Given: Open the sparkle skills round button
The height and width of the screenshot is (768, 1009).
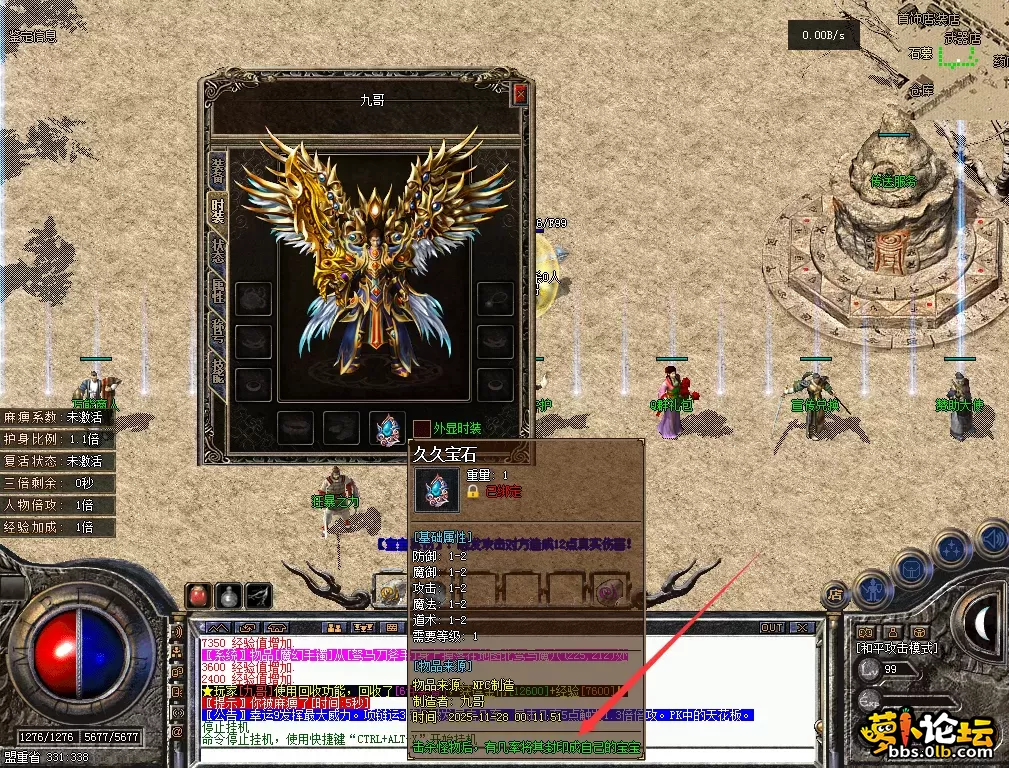Looking at the screenshot, I should 950,549.
